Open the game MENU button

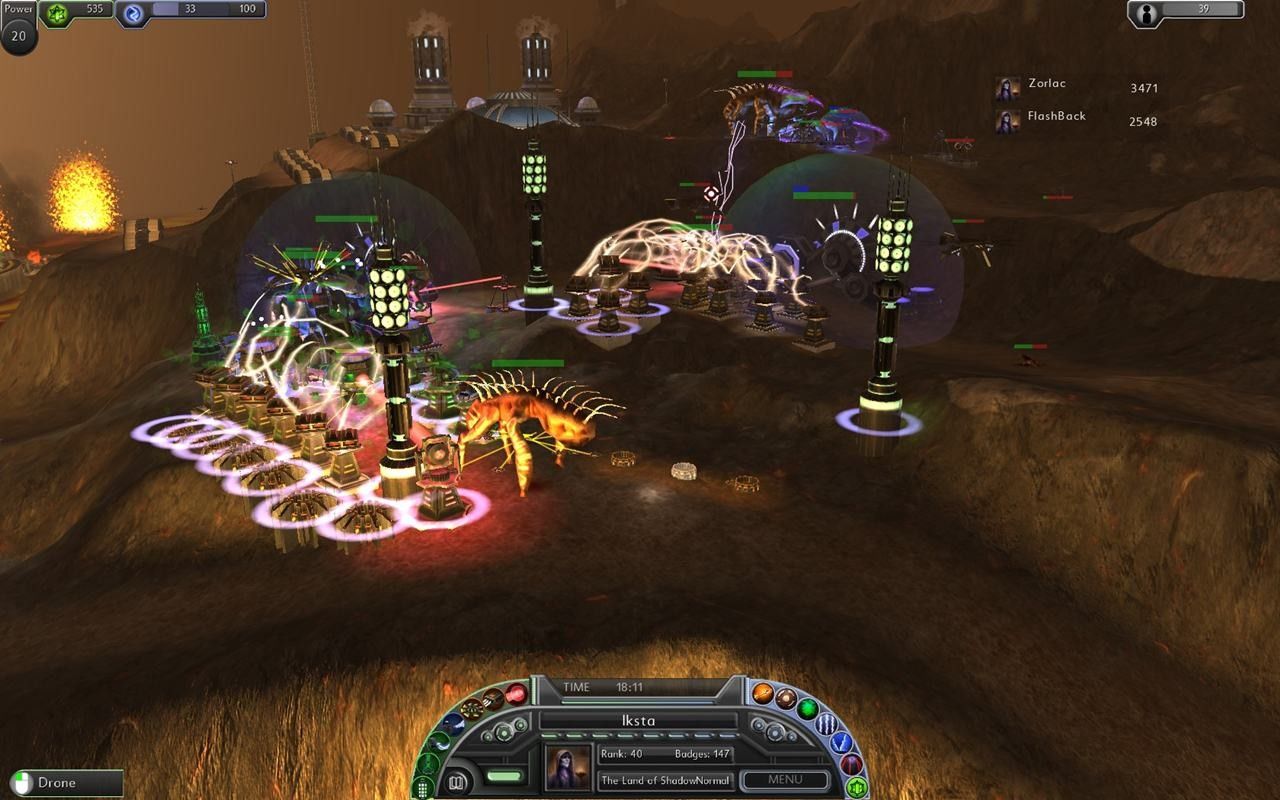tap(784, 780)
